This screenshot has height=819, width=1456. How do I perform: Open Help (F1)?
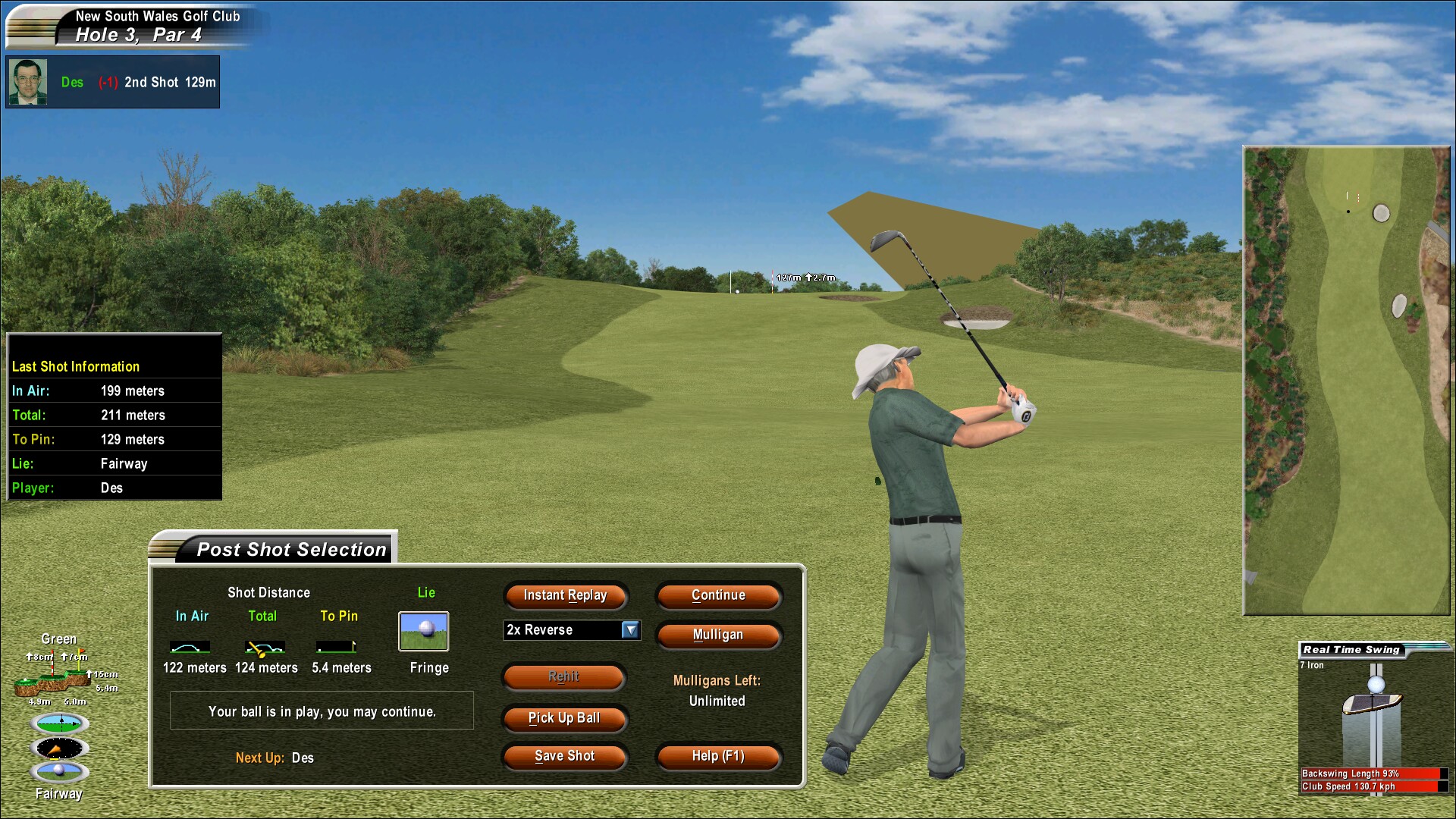point(718,756)
